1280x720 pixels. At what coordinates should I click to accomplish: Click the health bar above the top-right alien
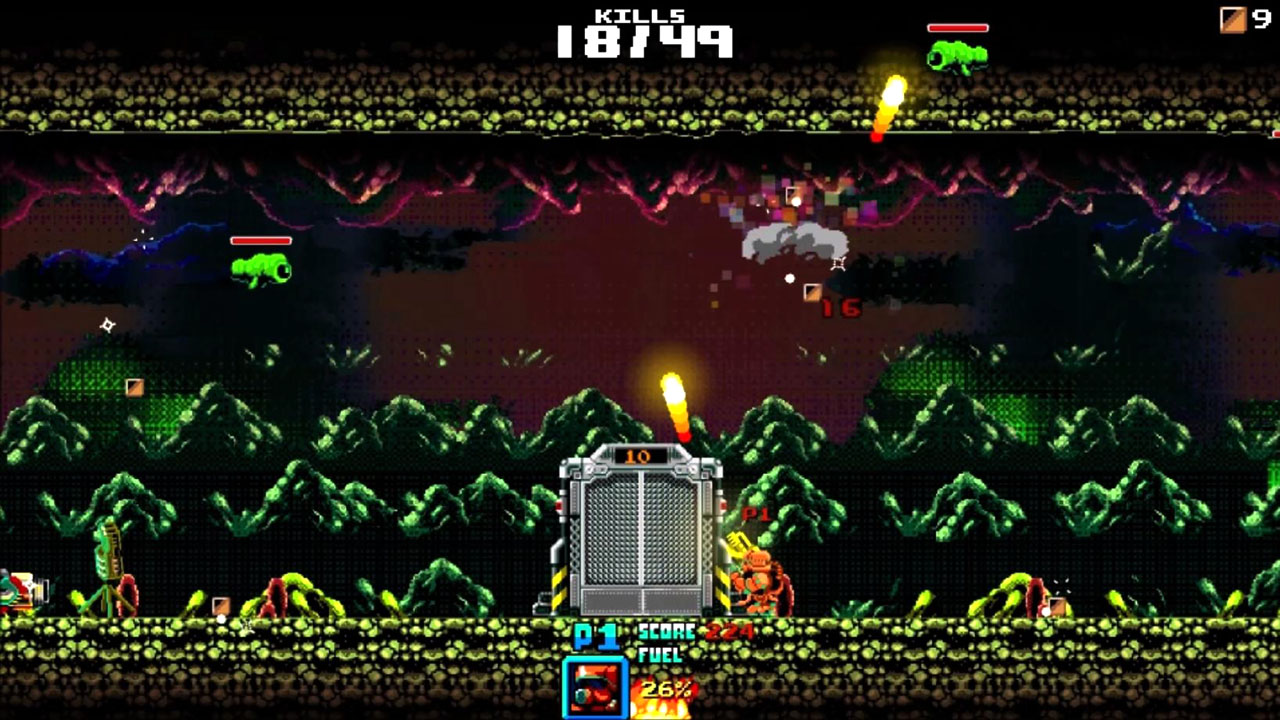[958, 27]
